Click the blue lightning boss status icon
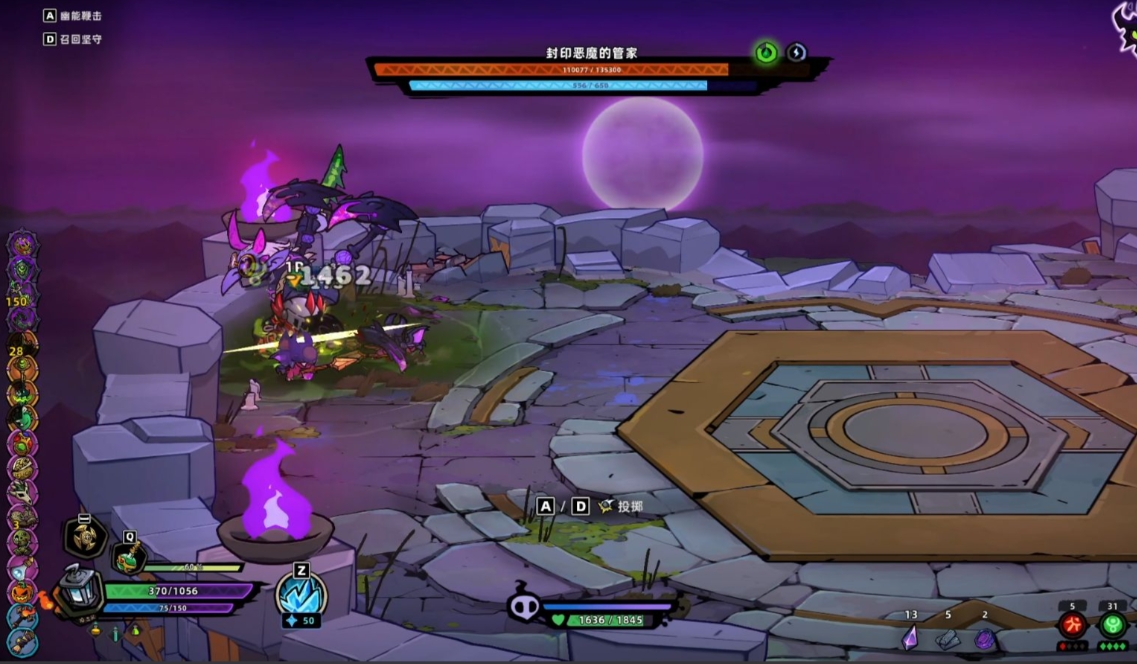Image resolution: width=1137 pixels, height=664 pixels. (797, 53)
